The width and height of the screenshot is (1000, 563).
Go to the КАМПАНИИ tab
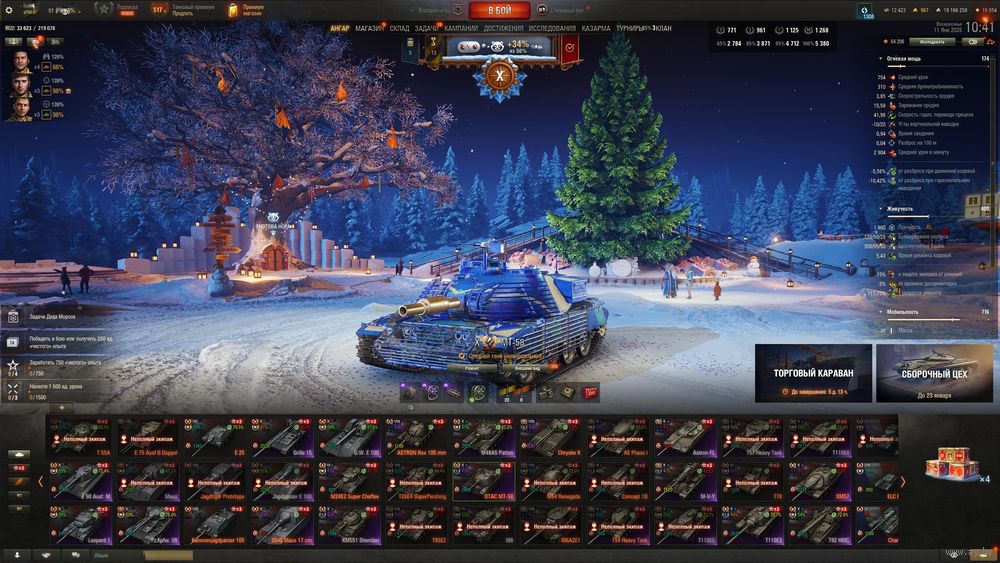click(461, 29)
